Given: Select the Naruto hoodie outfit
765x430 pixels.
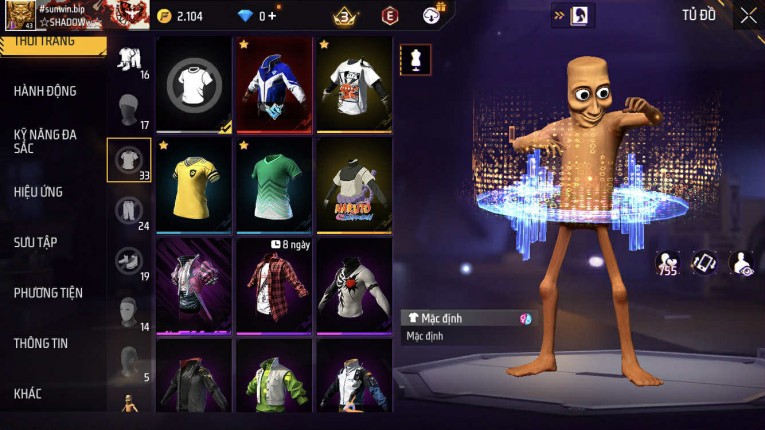Looking at the screenshot, I should point(354,184).
